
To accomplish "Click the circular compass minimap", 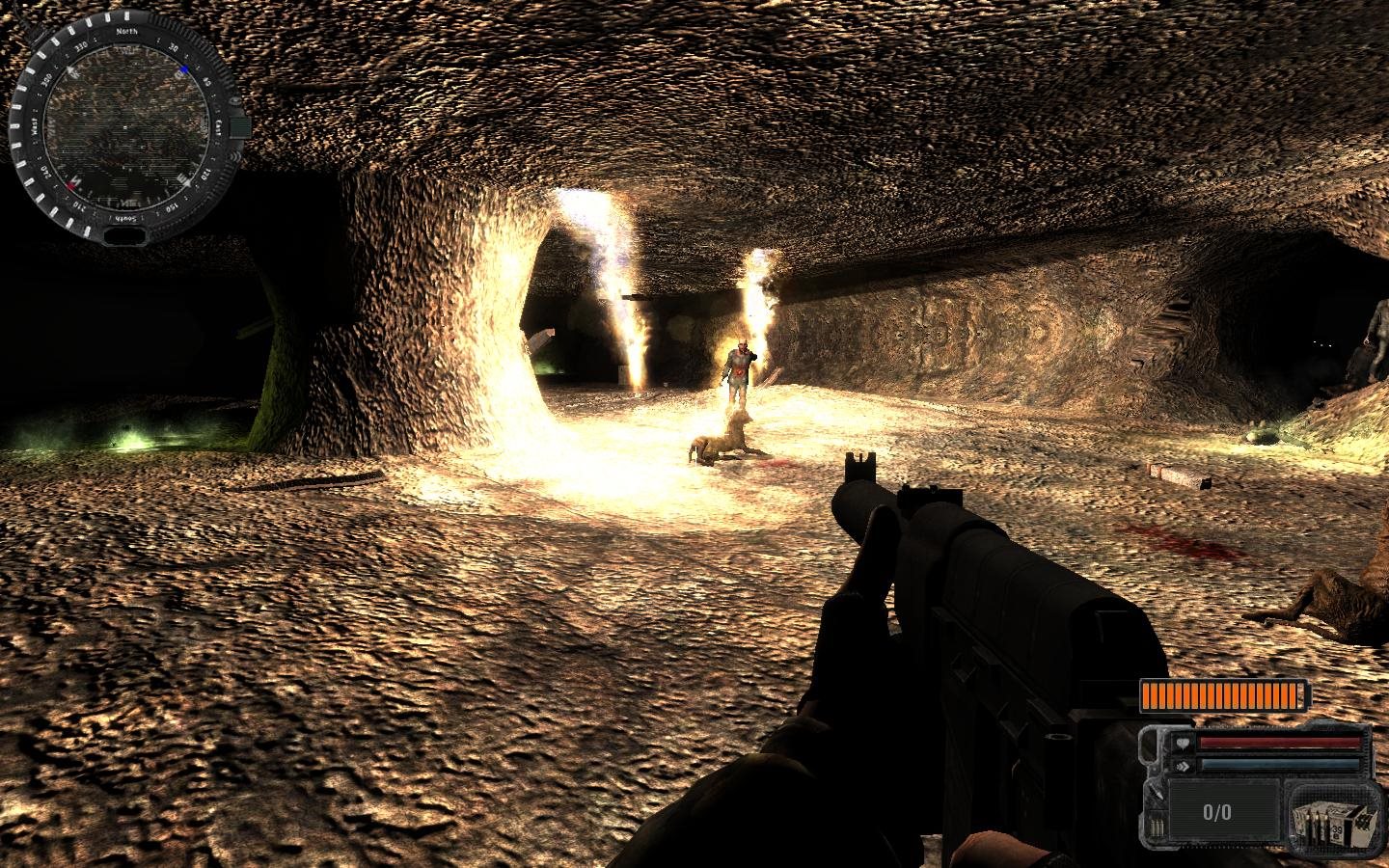I will coord(123,127).
